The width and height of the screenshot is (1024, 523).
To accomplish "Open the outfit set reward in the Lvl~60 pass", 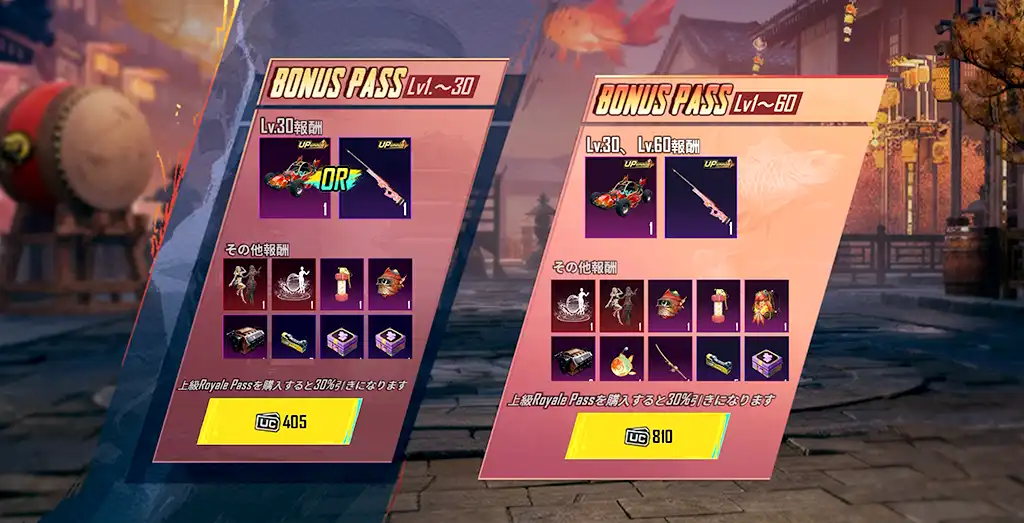I will pos(621,304).
